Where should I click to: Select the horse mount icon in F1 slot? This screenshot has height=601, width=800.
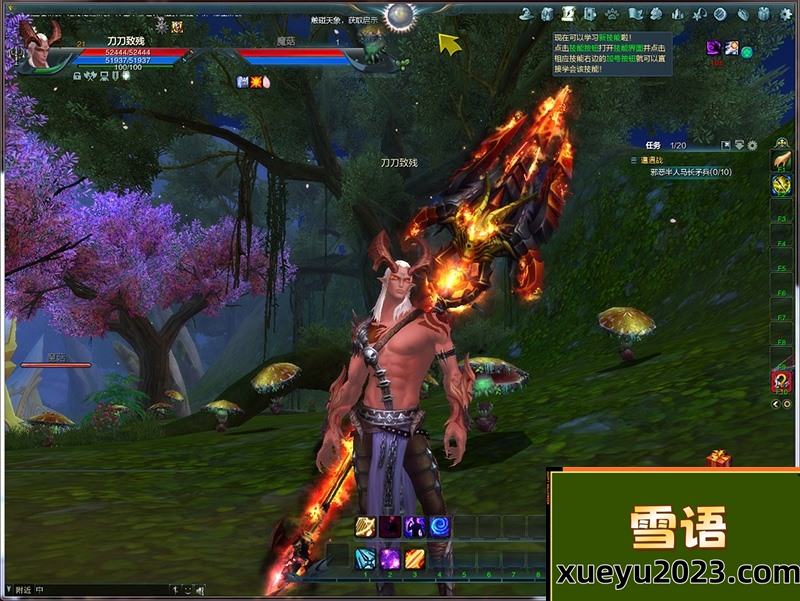pos(781,160)
